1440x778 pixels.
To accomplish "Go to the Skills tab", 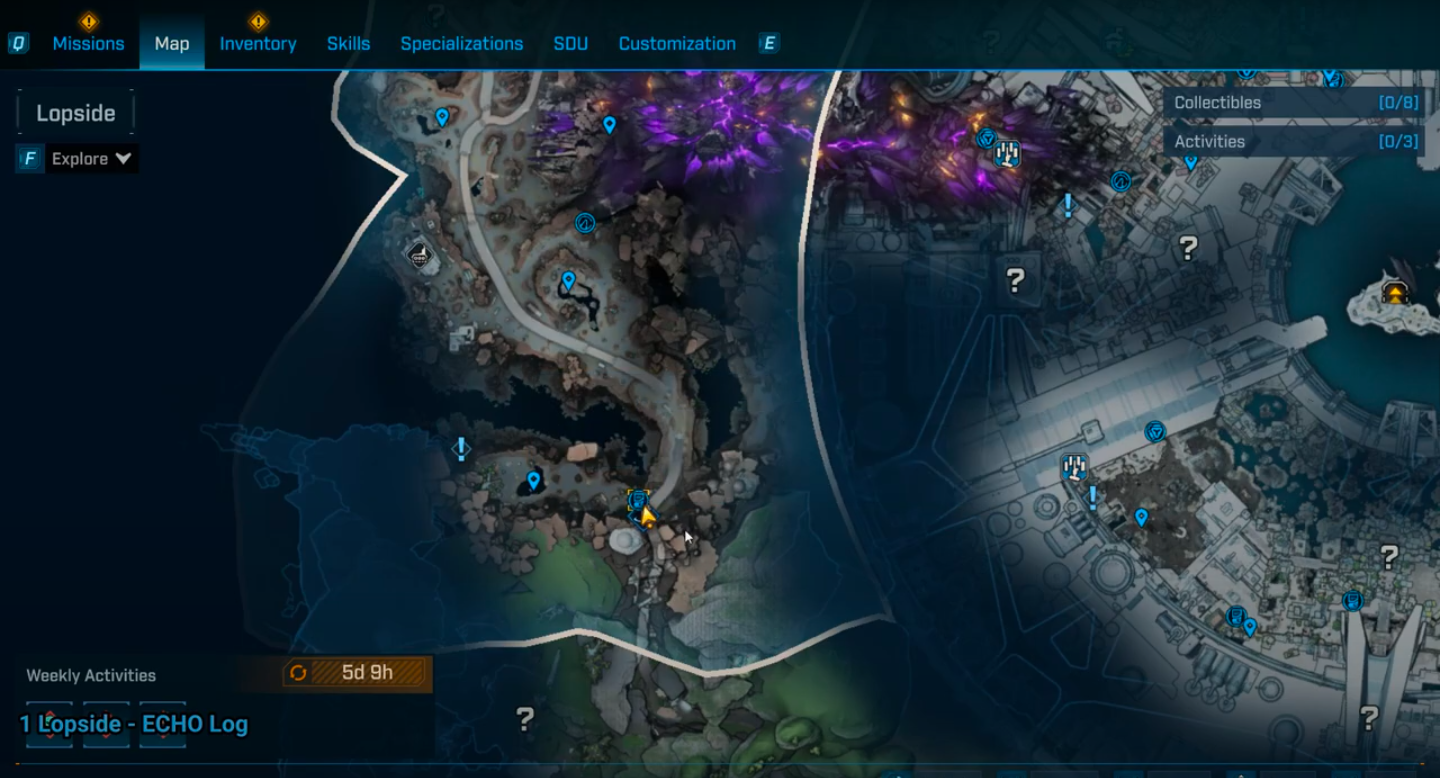I will [x=348, y=44].
